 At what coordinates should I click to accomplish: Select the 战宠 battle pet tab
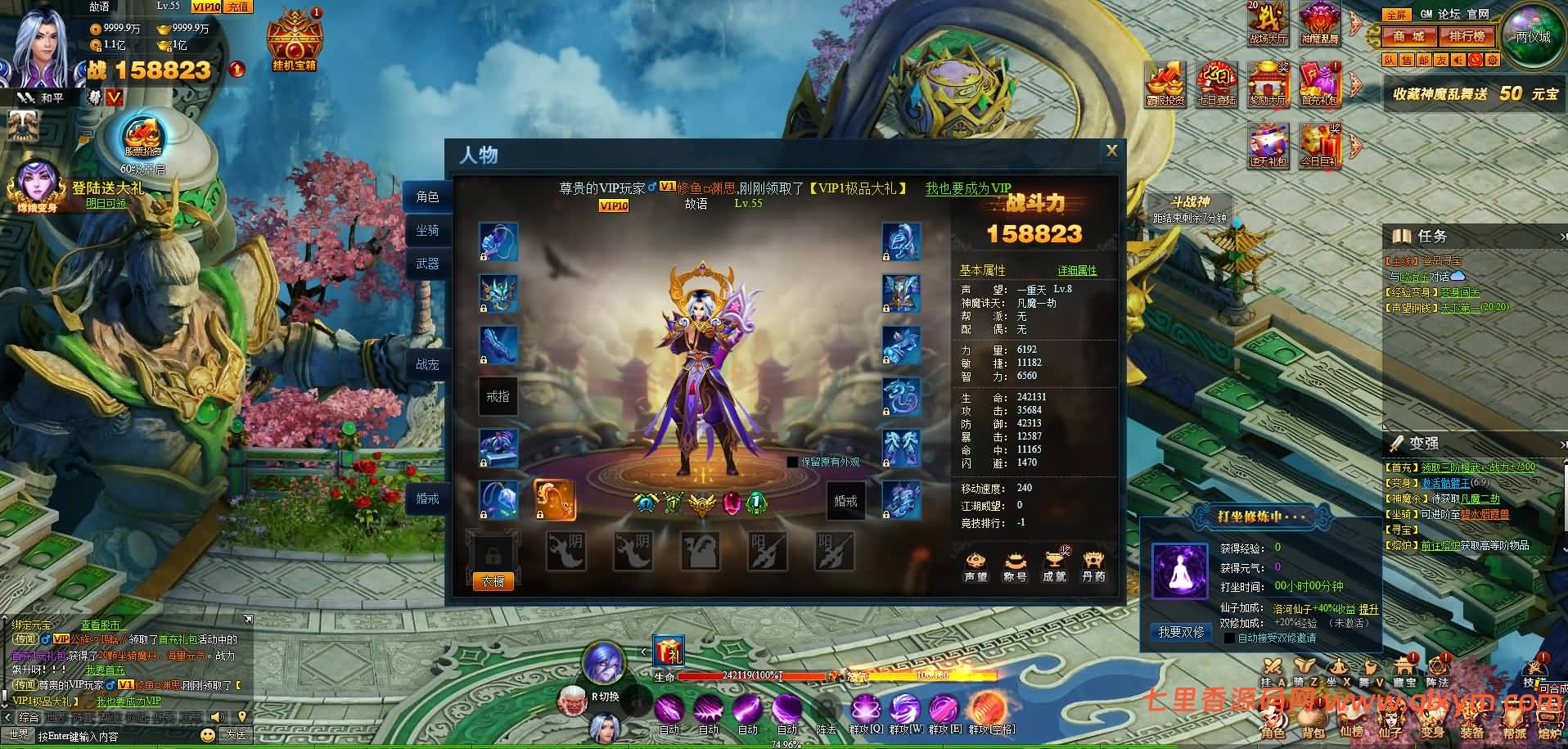tap(427, 364)
